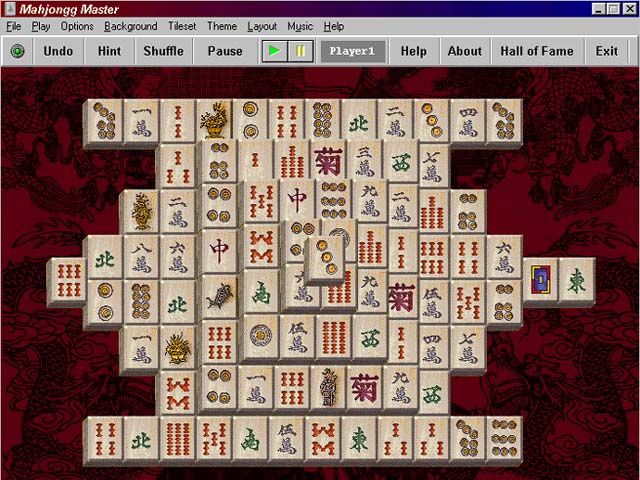Show the About dialog

point(464,51)
